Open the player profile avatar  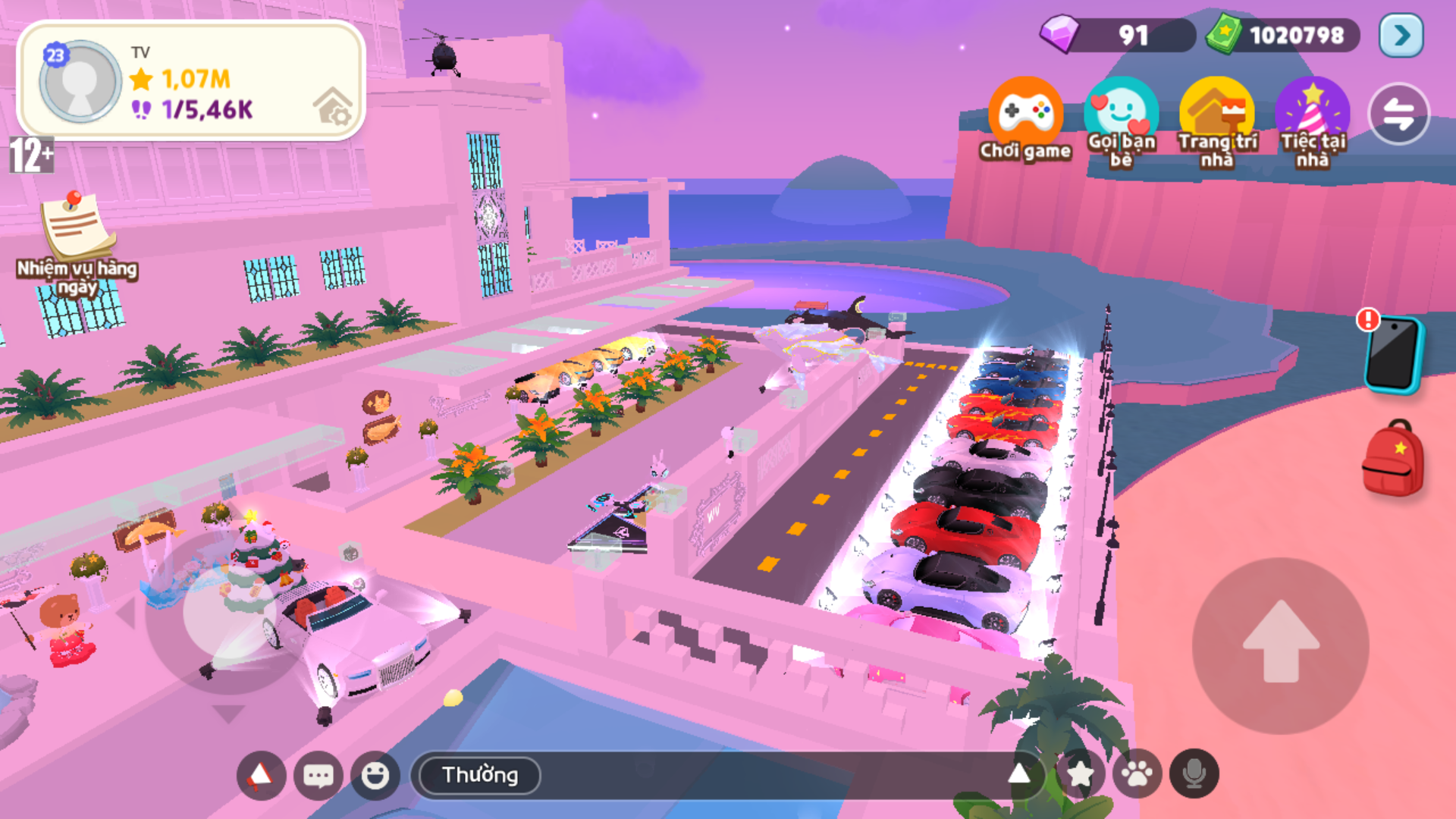tap(80, 80)
